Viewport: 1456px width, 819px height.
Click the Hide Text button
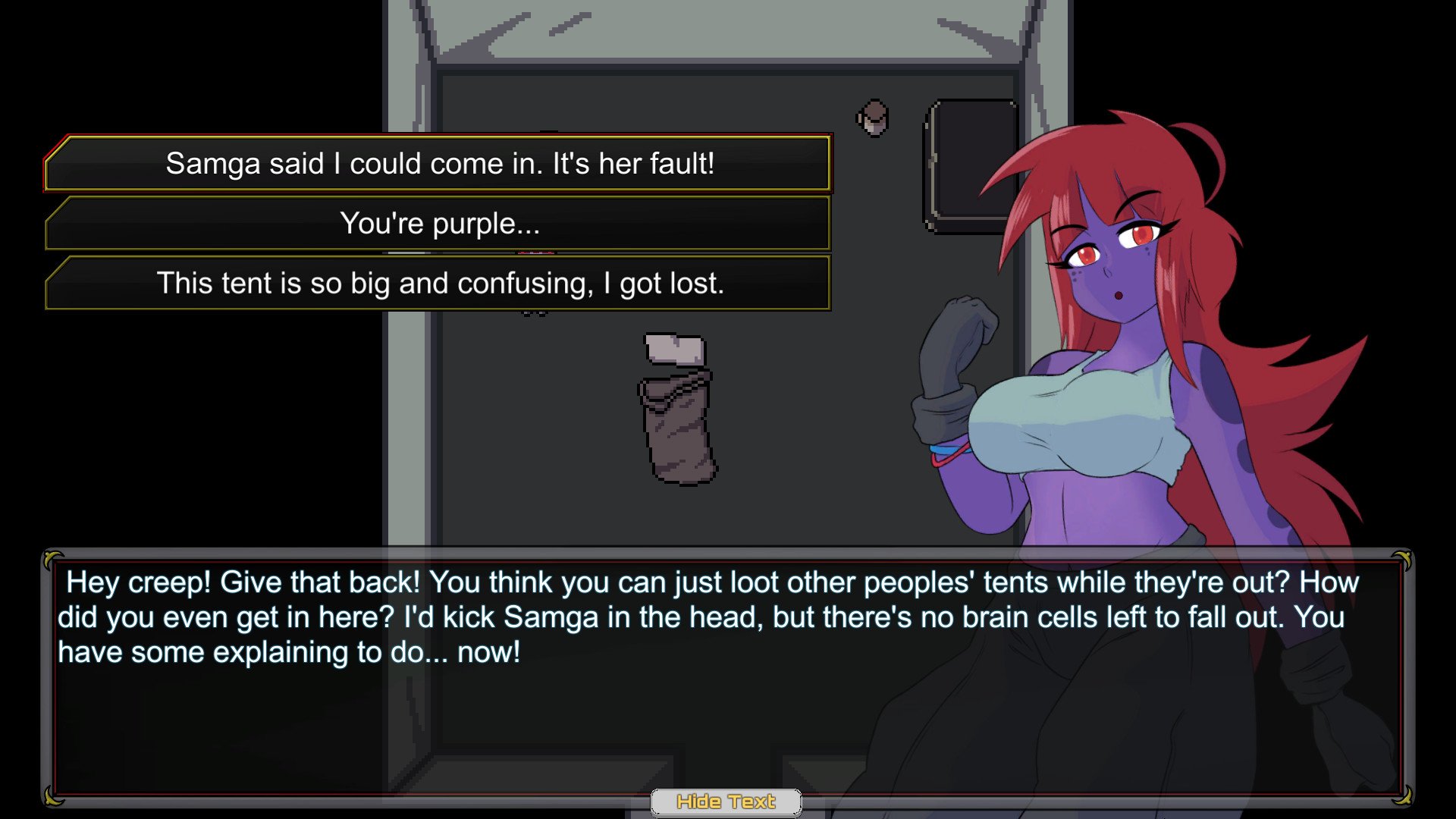coord(726,802)
